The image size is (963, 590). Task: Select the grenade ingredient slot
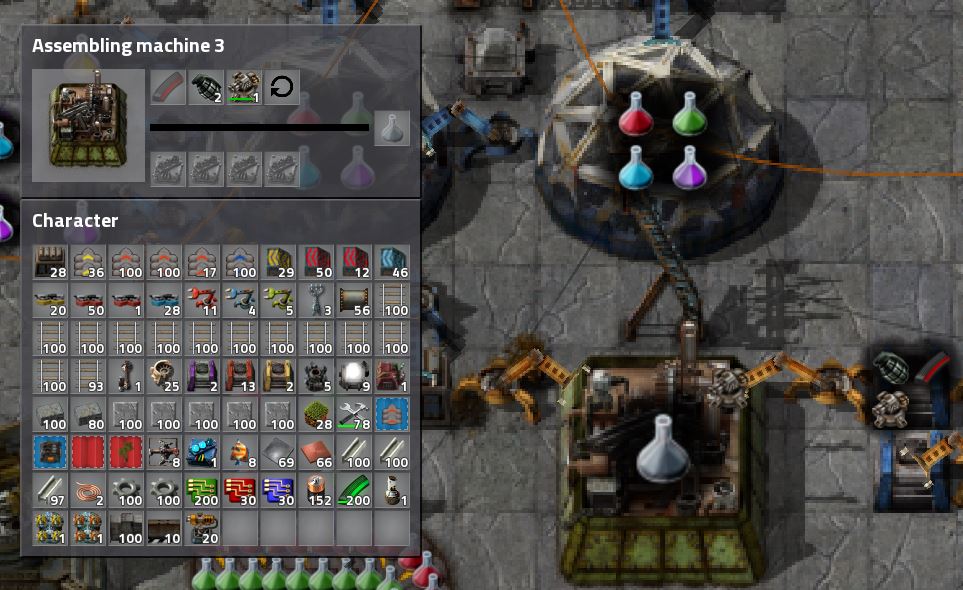tap(206, 87)
